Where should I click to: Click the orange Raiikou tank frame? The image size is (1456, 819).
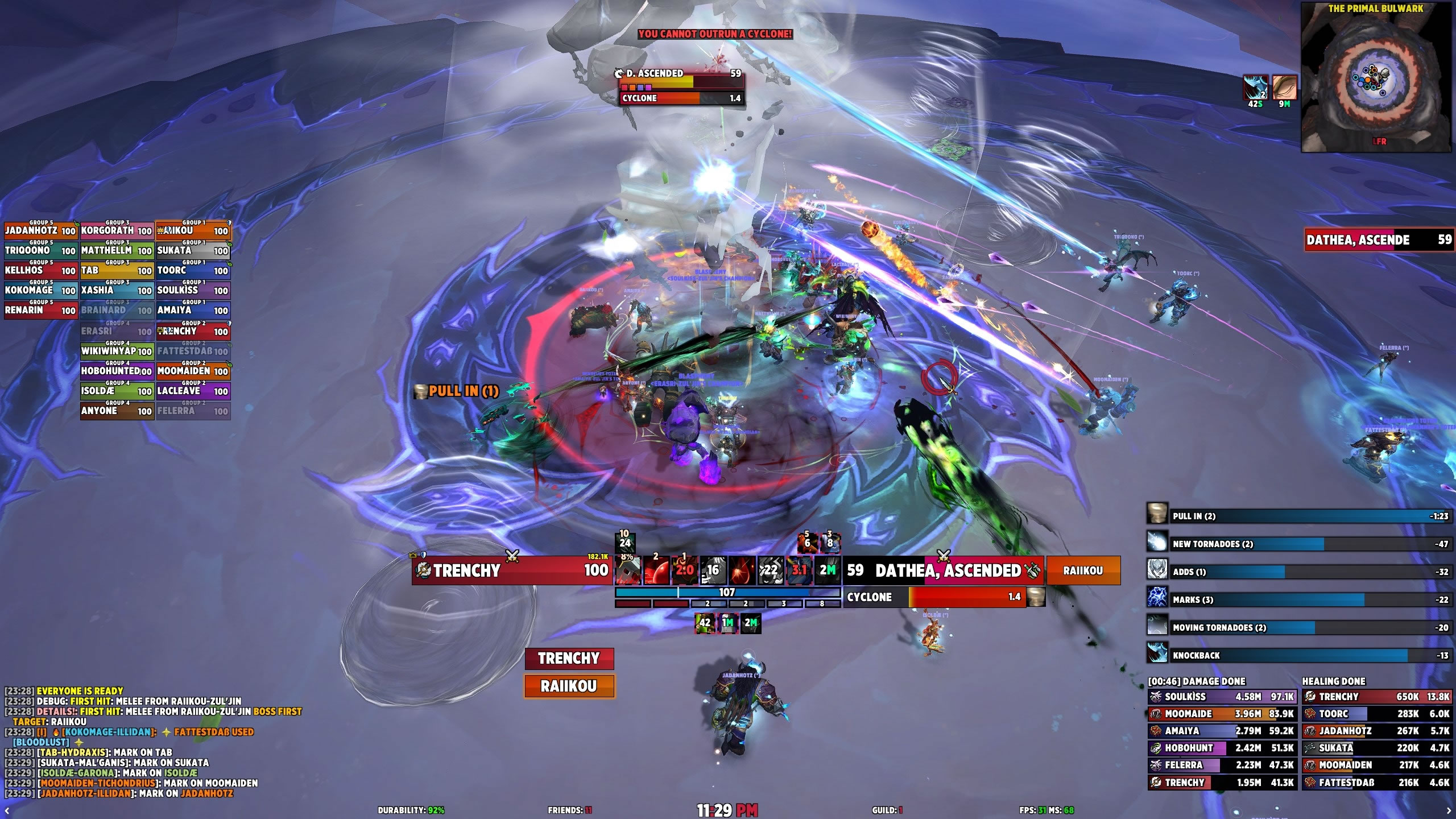[x=569, y=686]
